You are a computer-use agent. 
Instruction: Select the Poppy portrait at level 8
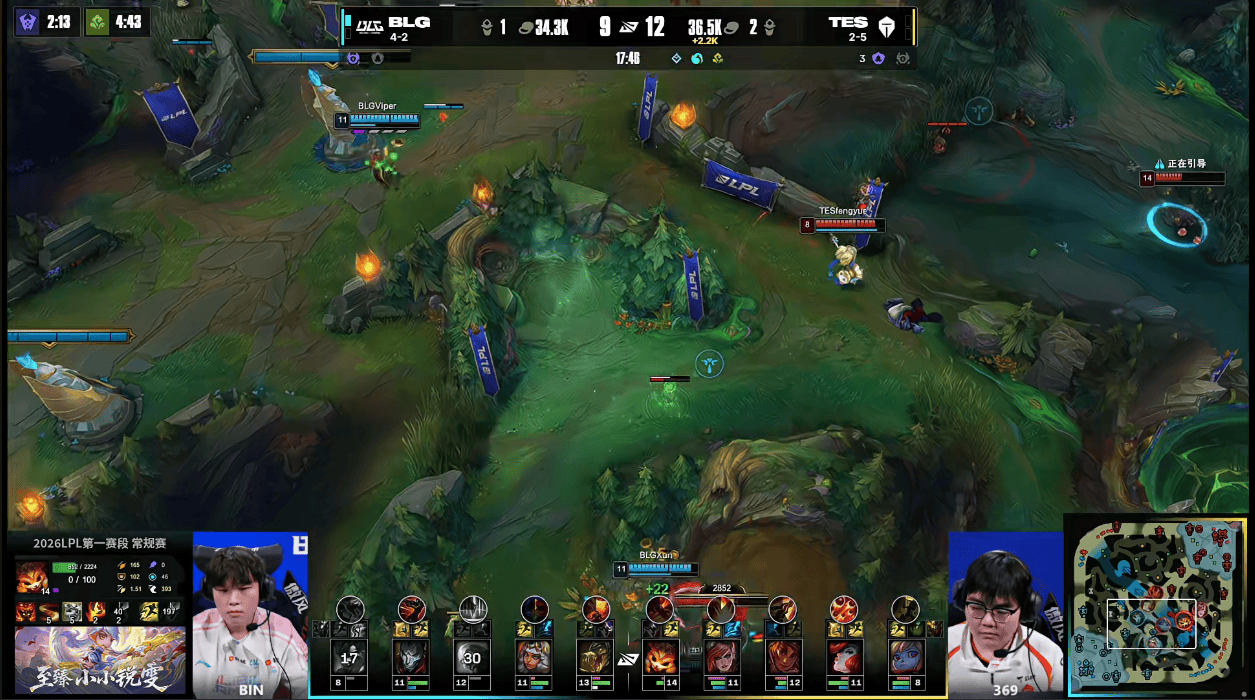pos(905,657)
